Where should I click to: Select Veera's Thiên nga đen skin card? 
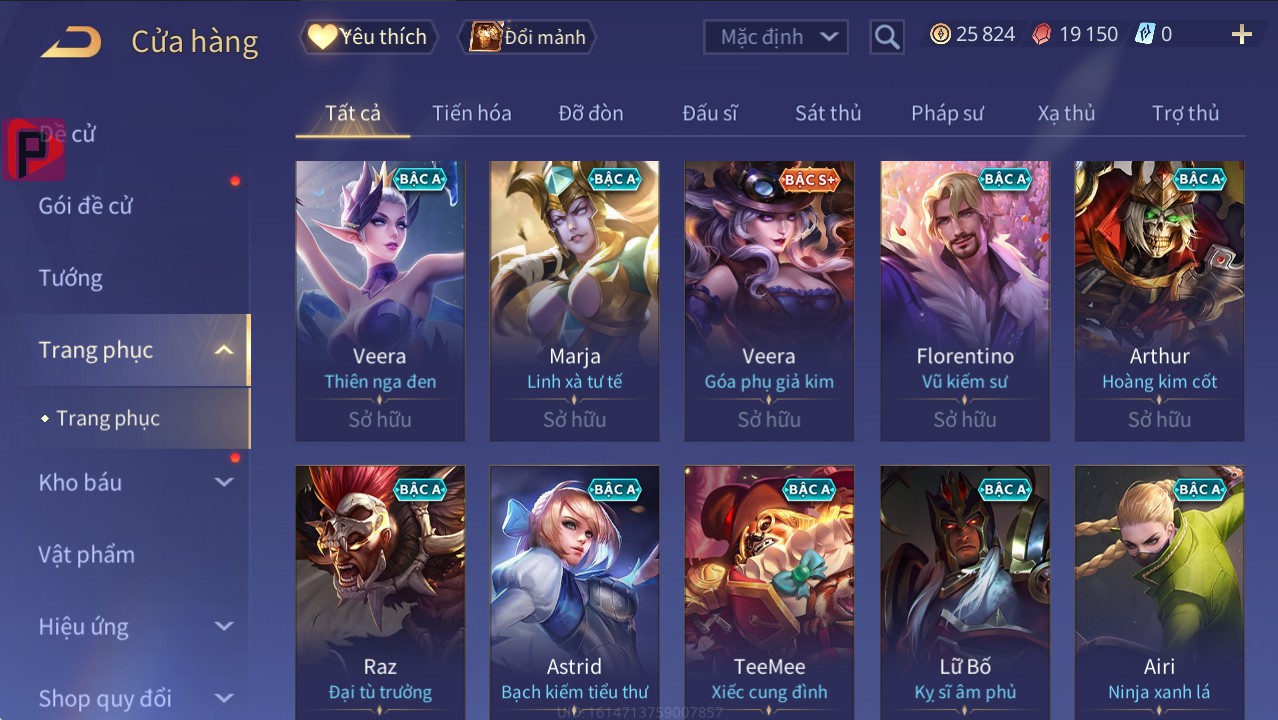[x=380, y=300]
